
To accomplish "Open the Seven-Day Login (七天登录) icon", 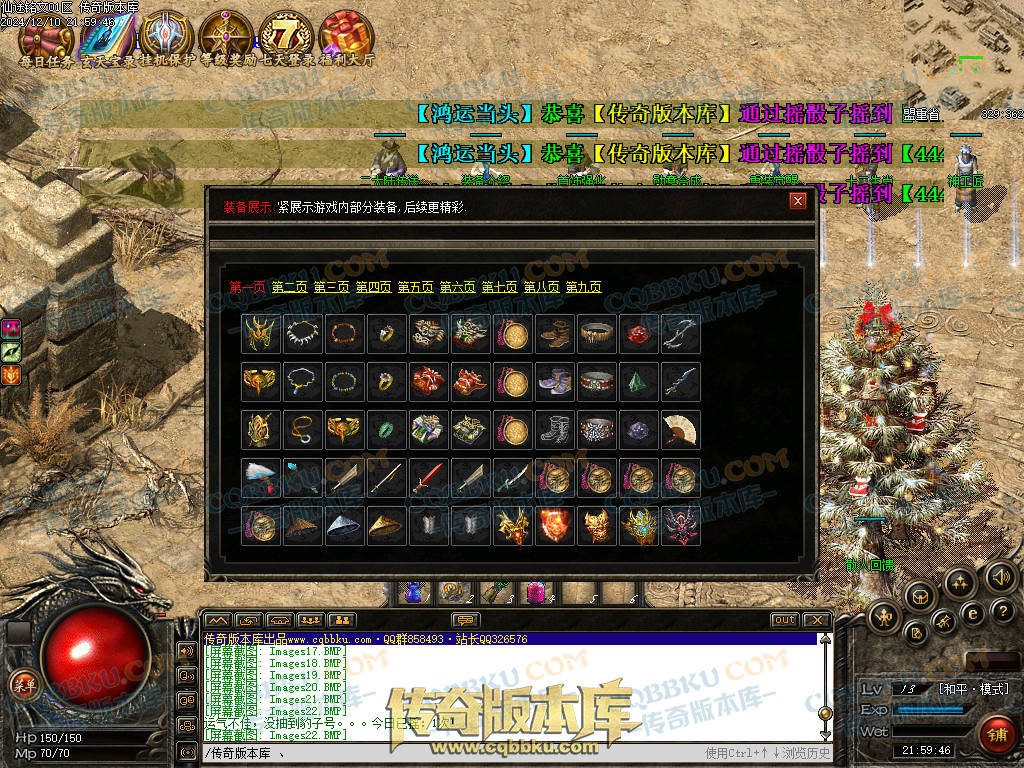I will point(286,36).
